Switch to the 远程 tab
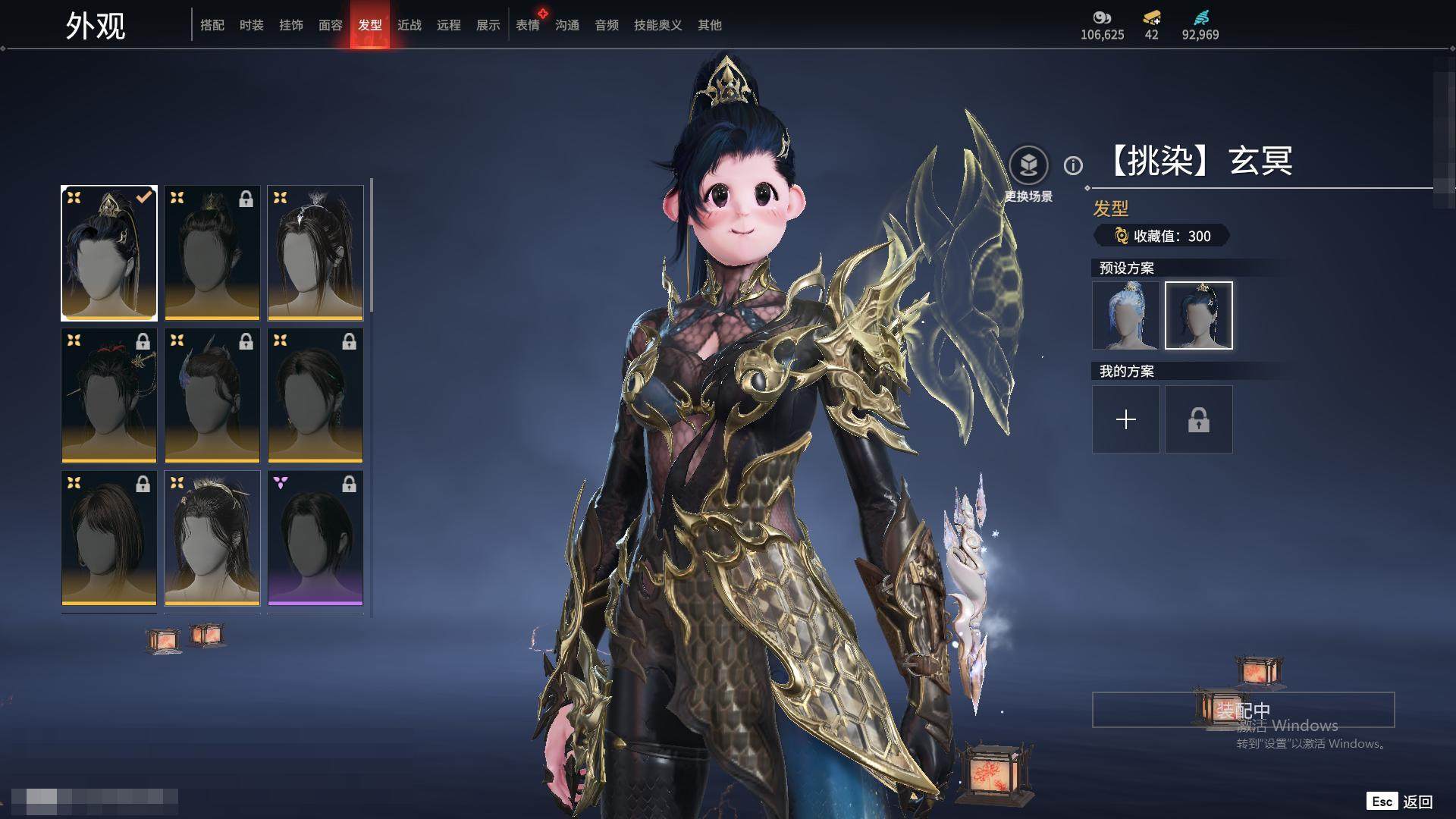This screenshot has width=1456, height=819. pos(449,25)
